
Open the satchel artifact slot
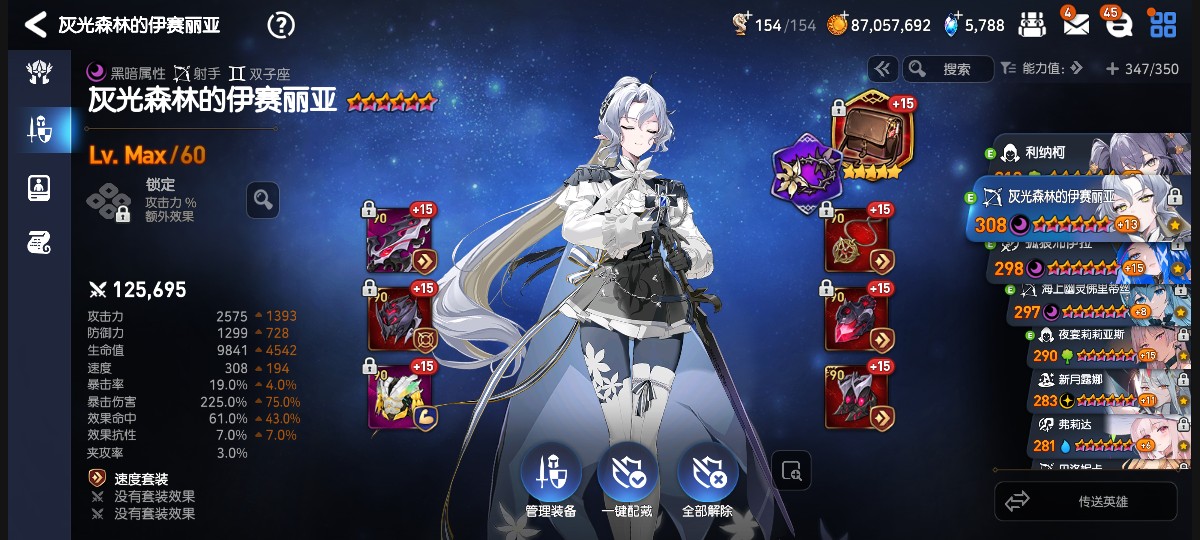(x=866, y=132)
